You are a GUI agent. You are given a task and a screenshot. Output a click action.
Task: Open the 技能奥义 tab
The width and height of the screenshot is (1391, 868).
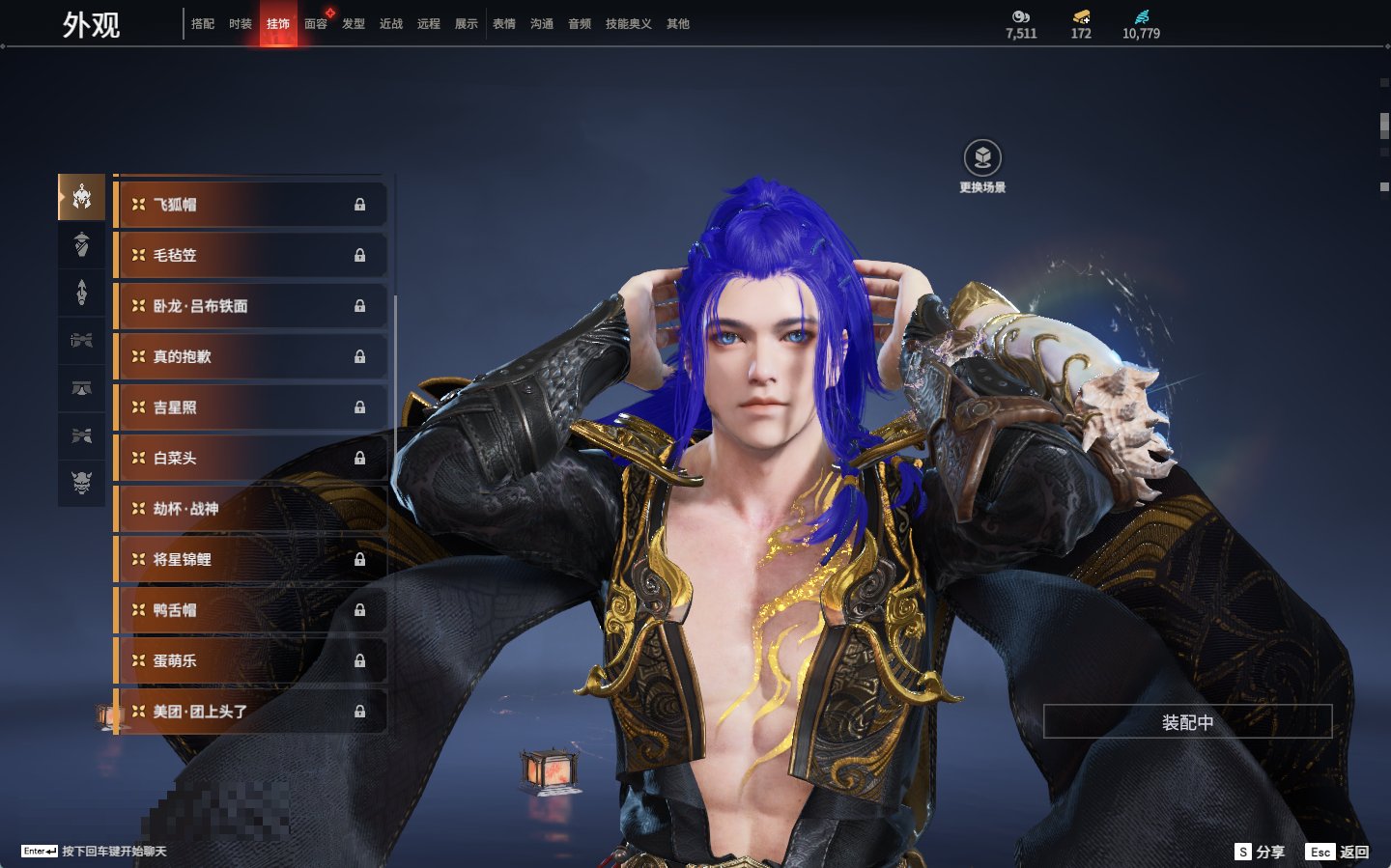(628, 24)
